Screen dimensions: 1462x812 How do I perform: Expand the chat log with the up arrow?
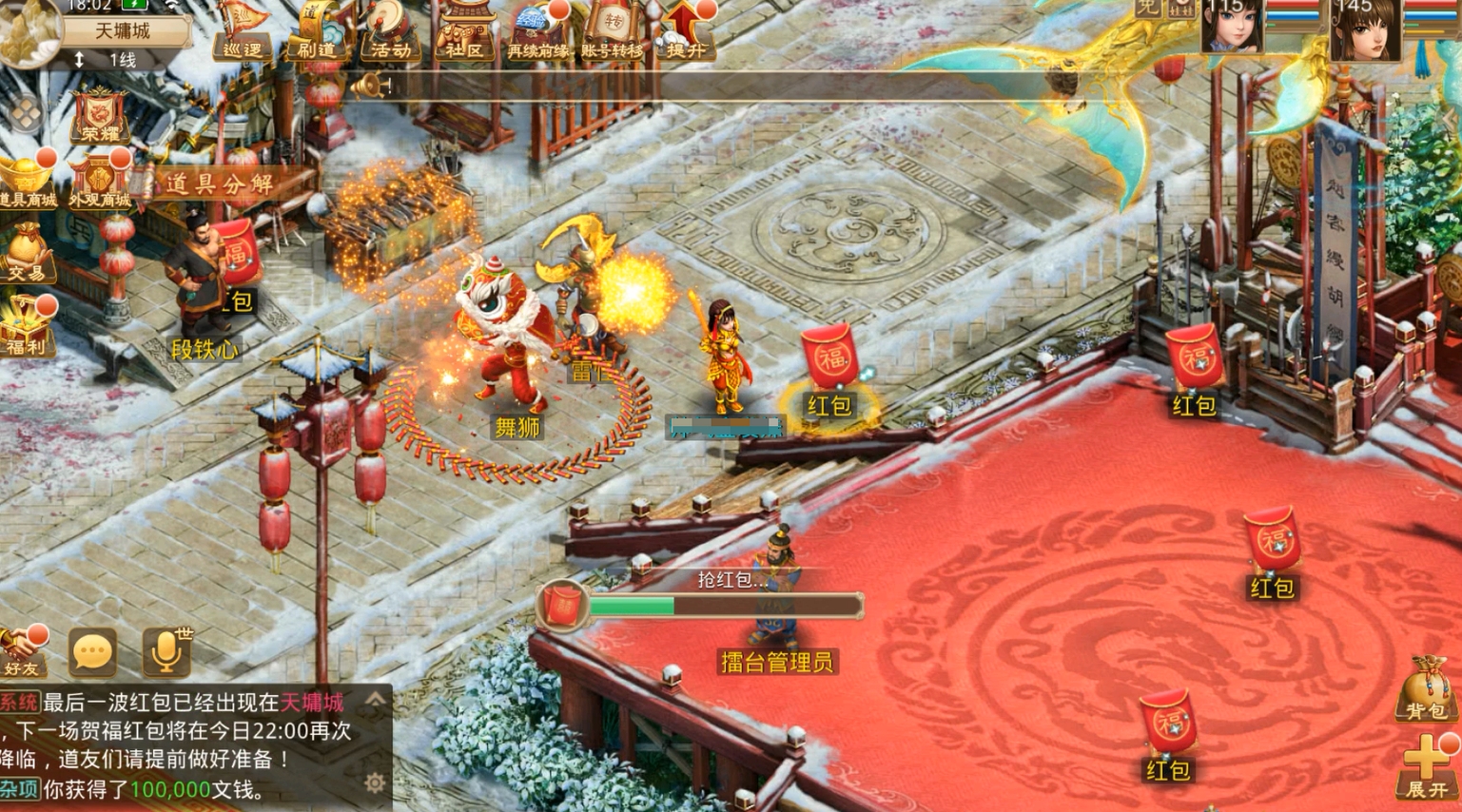(x=376, y=702)
